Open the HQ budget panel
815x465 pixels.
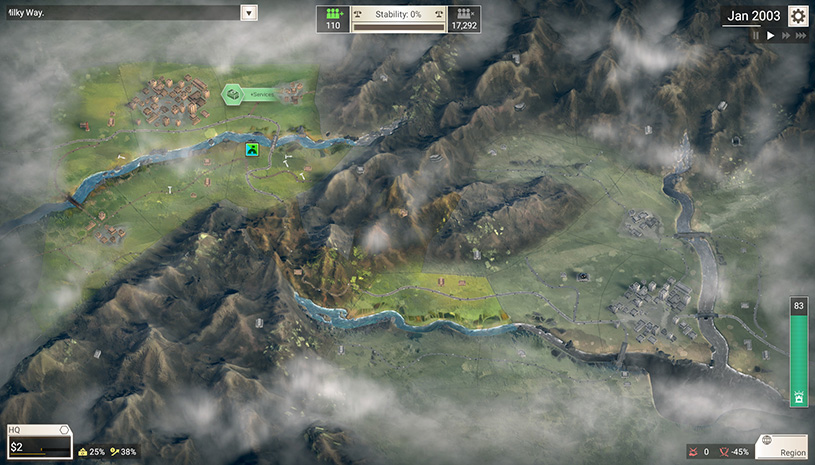38,441
